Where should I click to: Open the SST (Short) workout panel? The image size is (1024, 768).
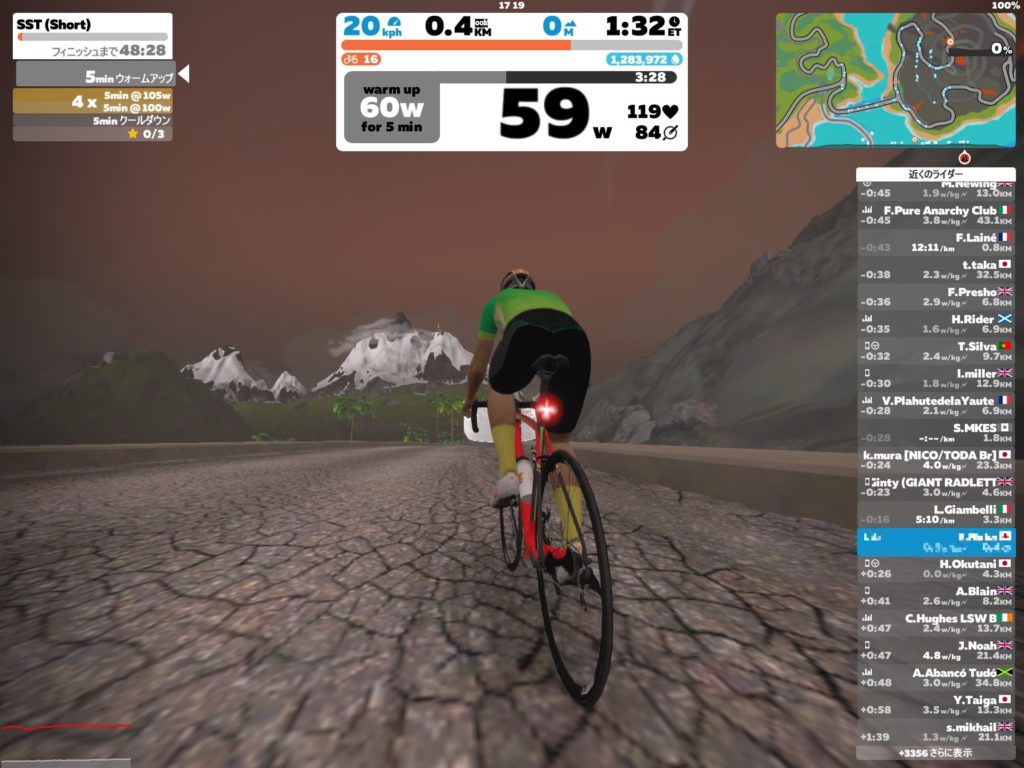point(93,35)
